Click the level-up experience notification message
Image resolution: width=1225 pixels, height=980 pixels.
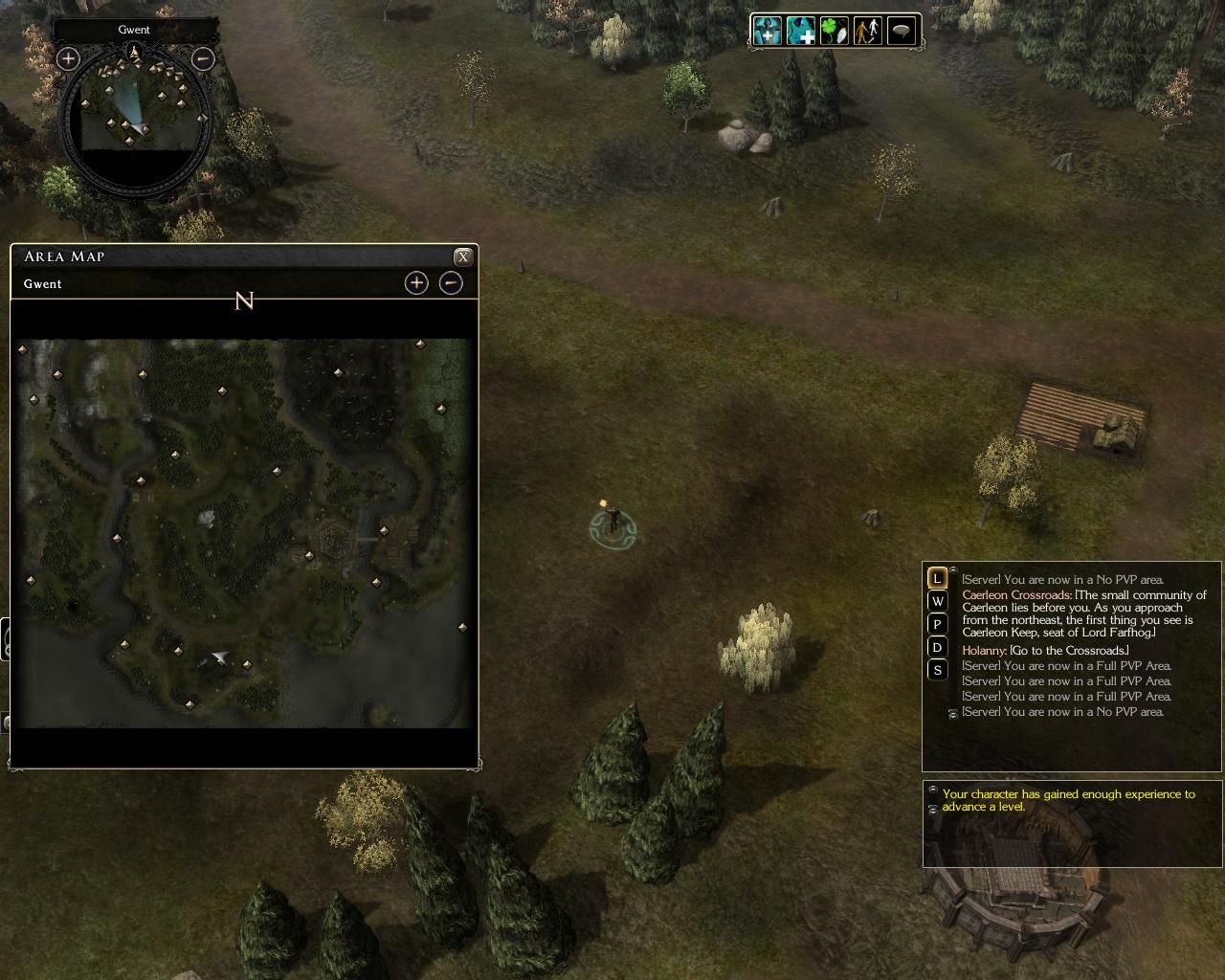[1068, 800]
